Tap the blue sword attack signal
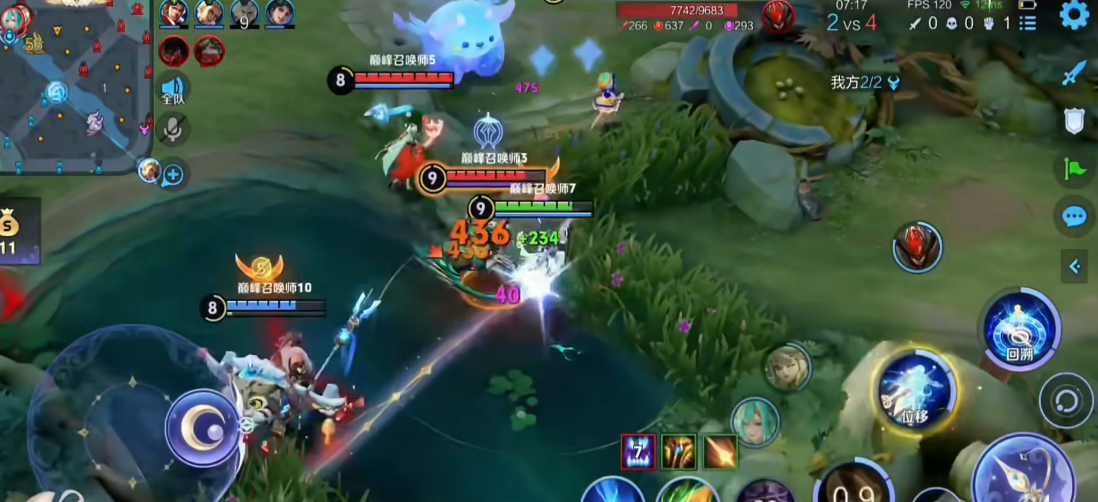 (x=1074, y=73)
